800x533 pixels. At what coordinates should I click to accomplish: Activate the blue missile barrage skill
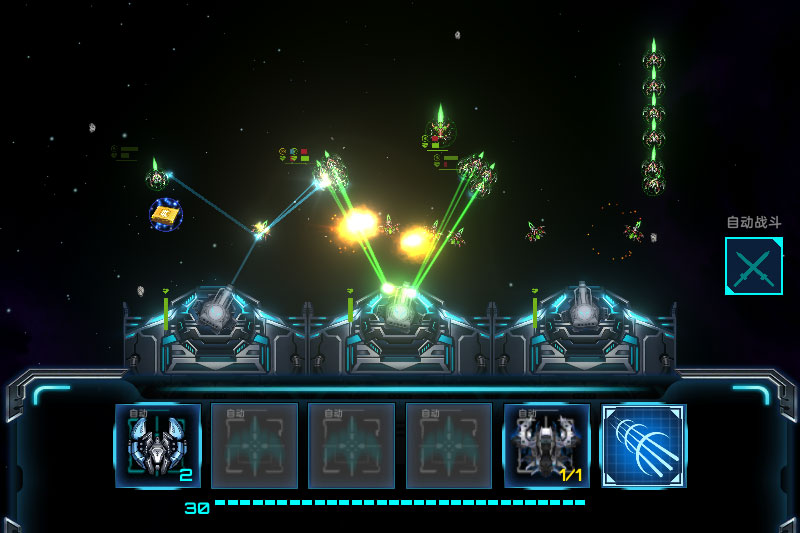tap(643, 446)
